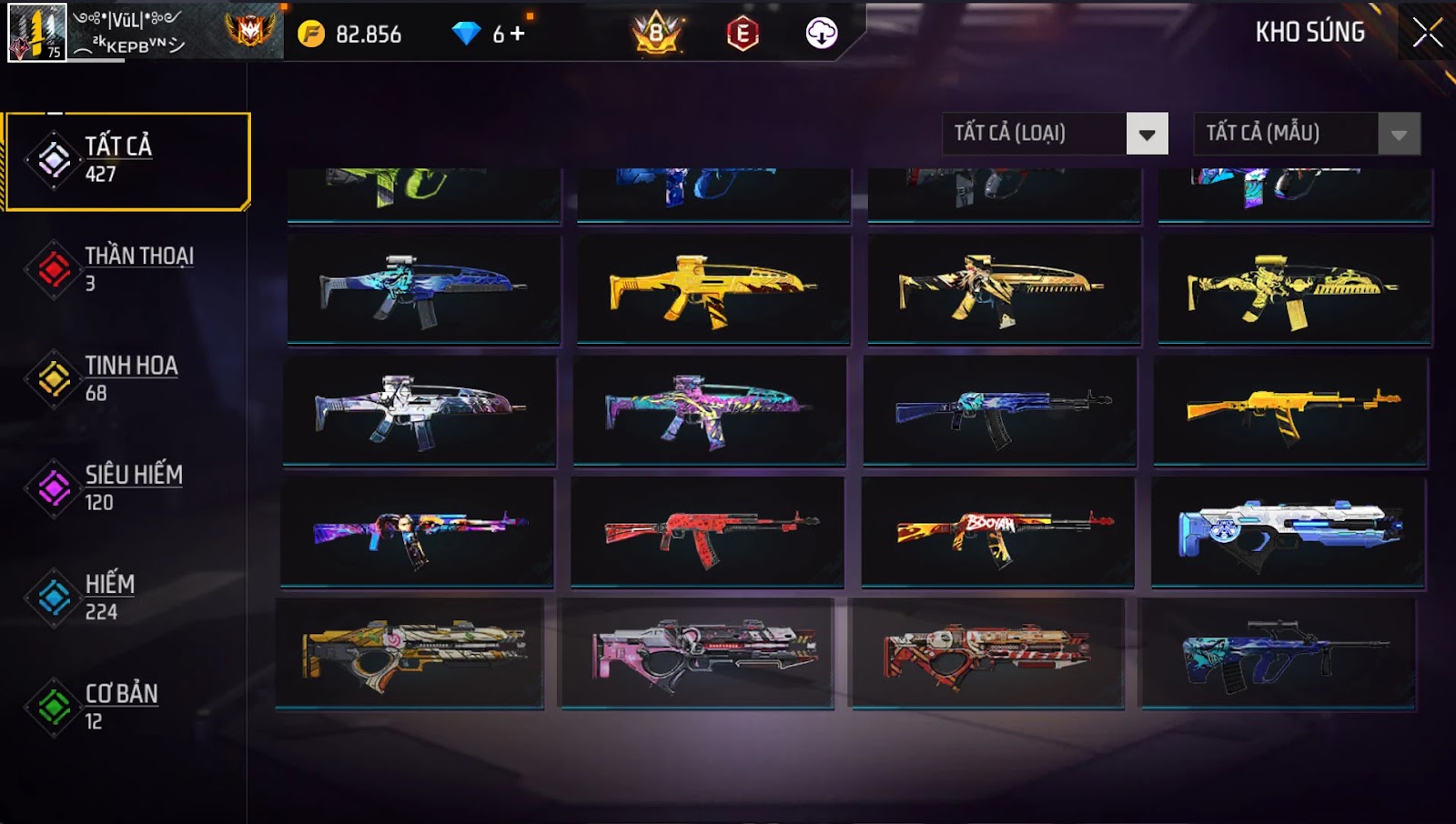This screenshot has width=1456, height=824.
Task: Close the Kho Súng weapon armory screen
Action: 1427,33
